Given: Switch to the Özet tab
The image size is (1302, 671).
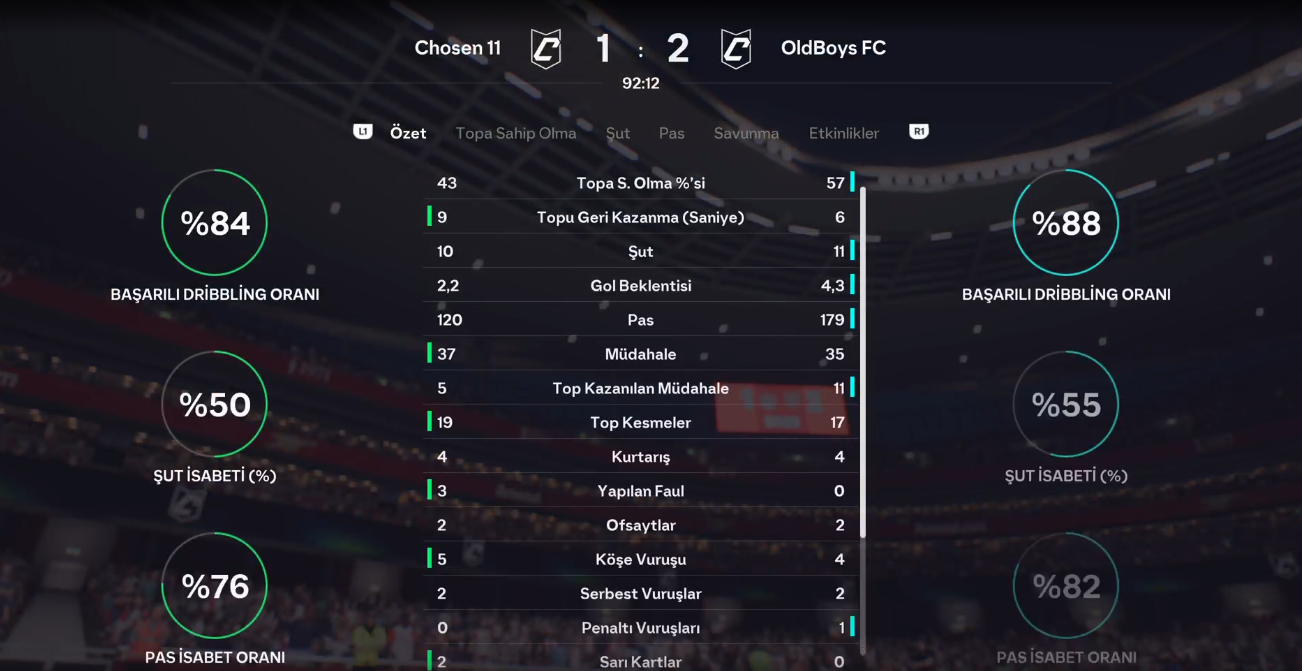Looking at the screenshot, I should coord(408,133).
